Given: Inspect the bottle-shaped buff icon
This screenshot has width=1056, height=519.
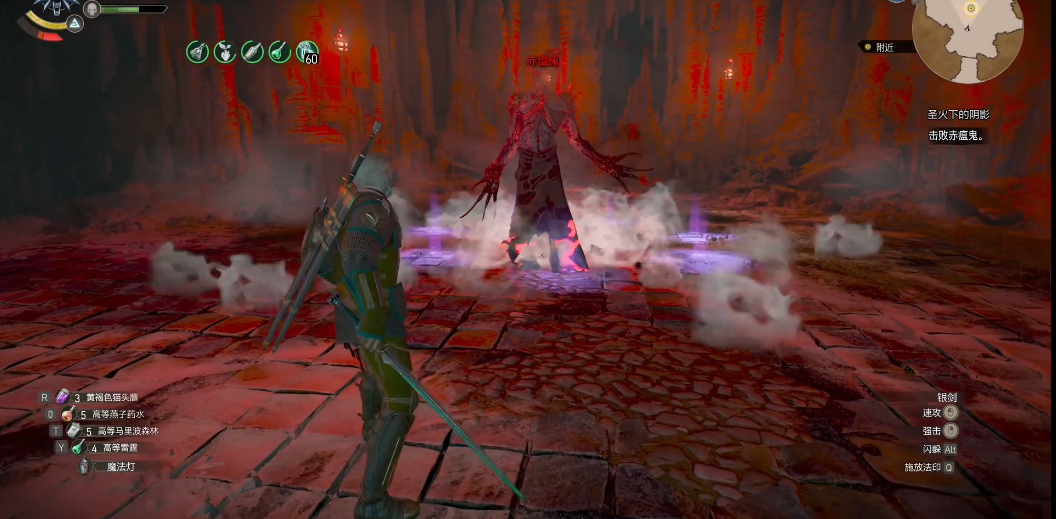Looking at the screenshot, I should click(252, 51).
